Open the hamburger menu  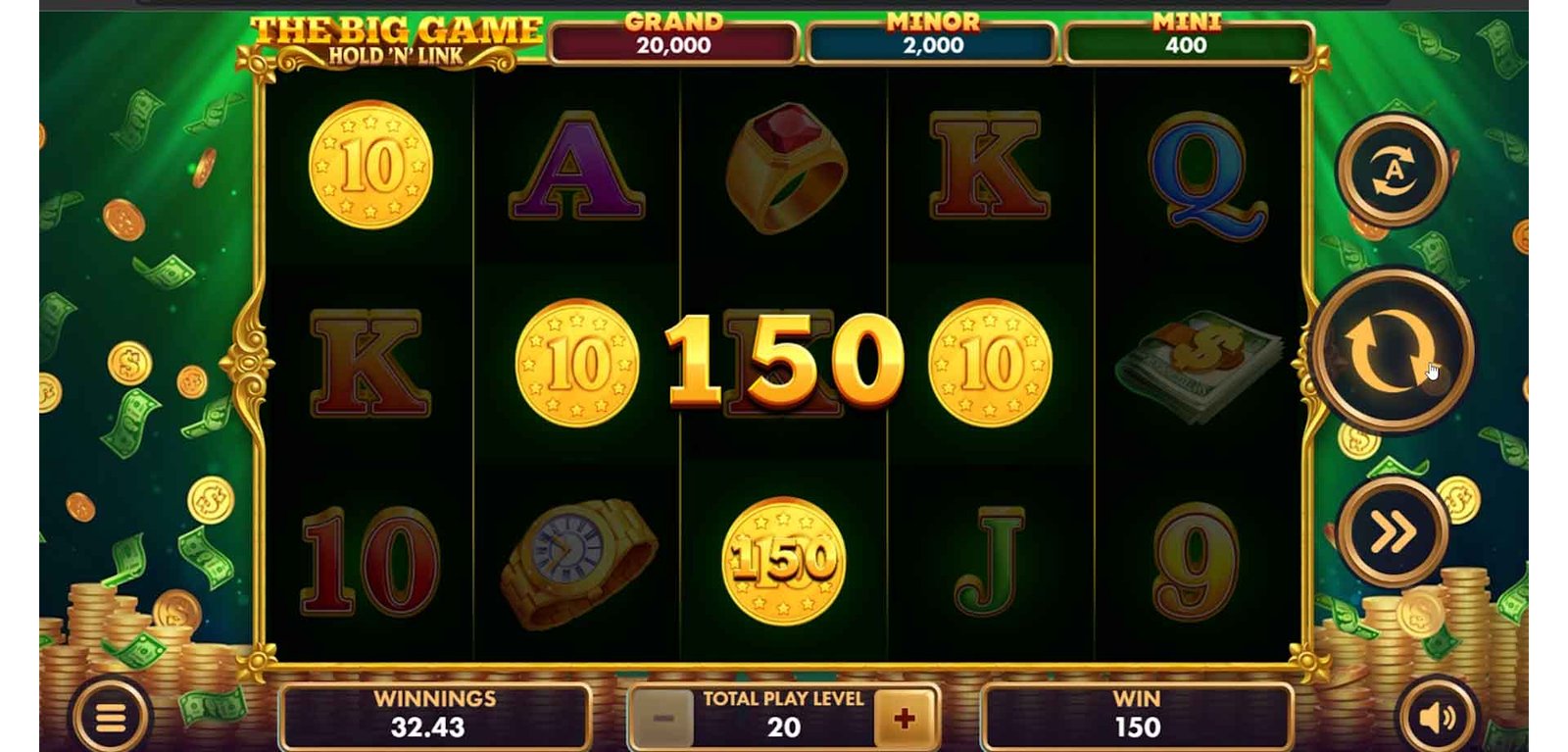110,719
